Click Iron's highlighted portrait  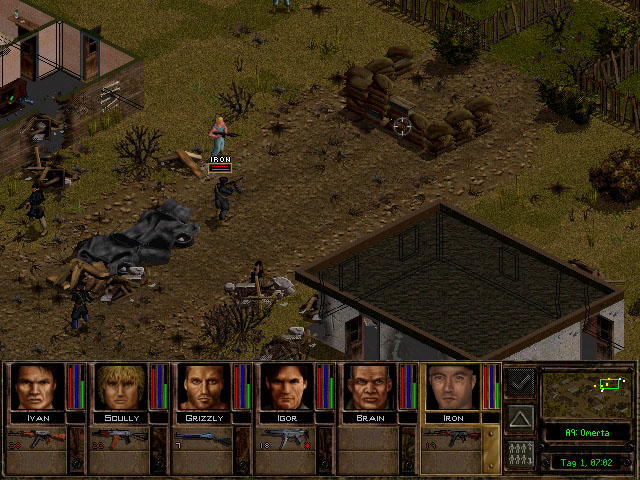(x=453, y=387)
